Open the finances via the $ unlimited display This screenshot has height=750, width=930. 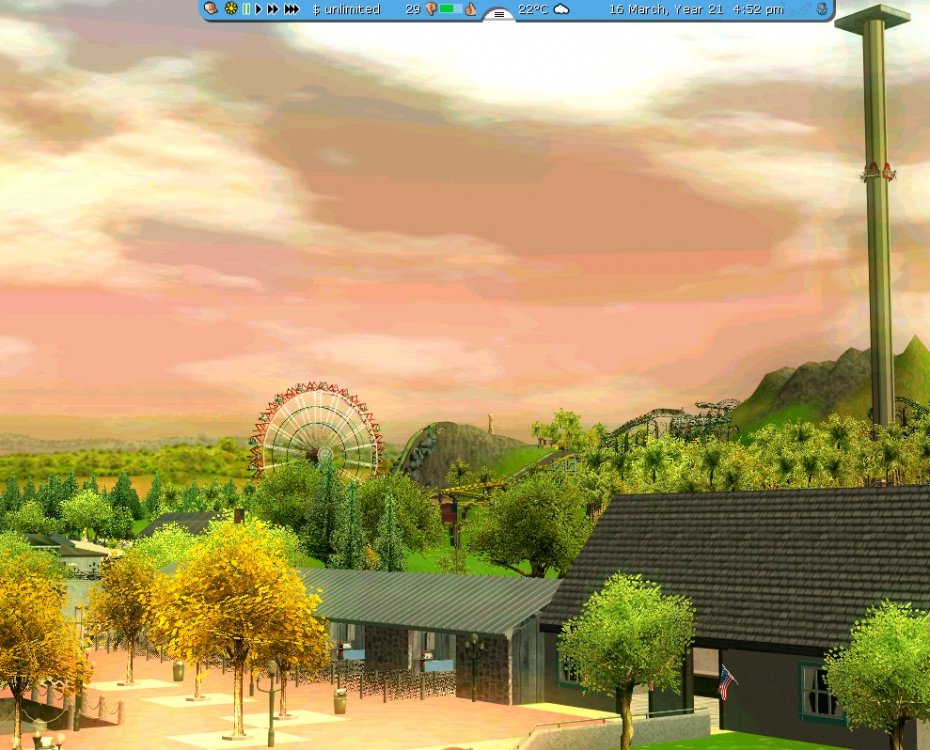coord(346,9)
